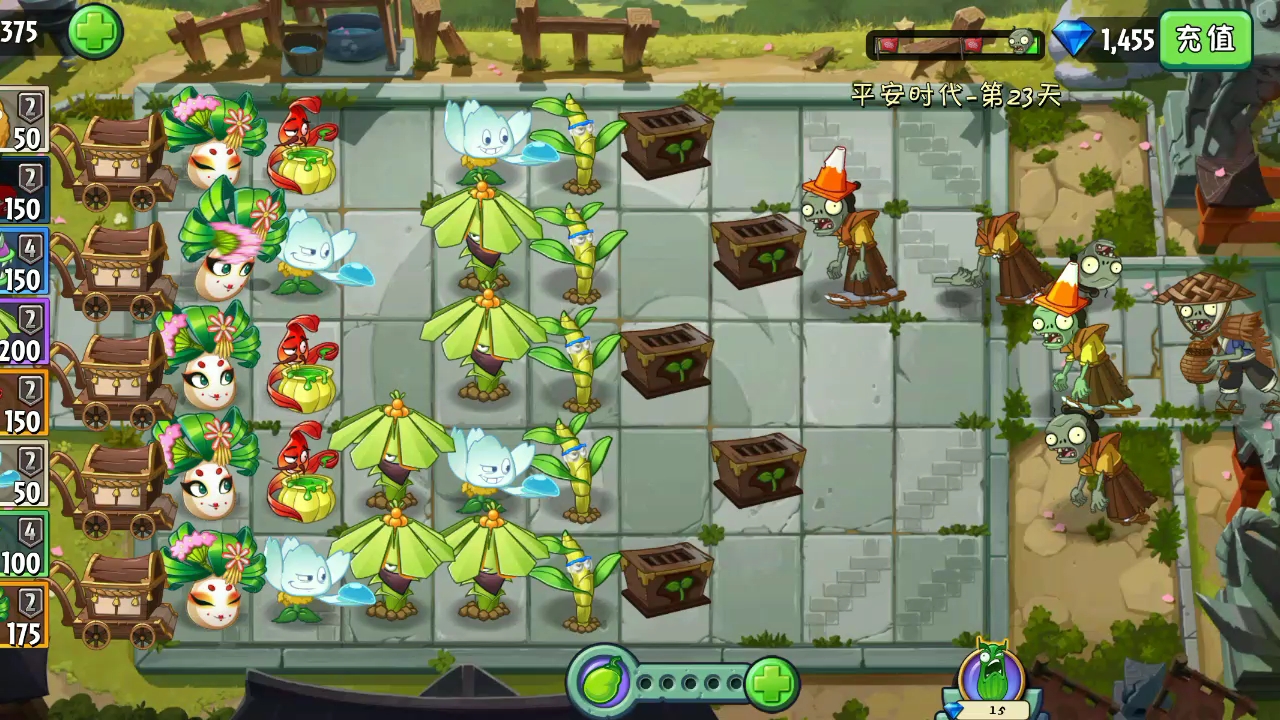This screenshot has height=720, width=1280.
Task: Open the 充值 recharge shop
Action: point(1206,39)
